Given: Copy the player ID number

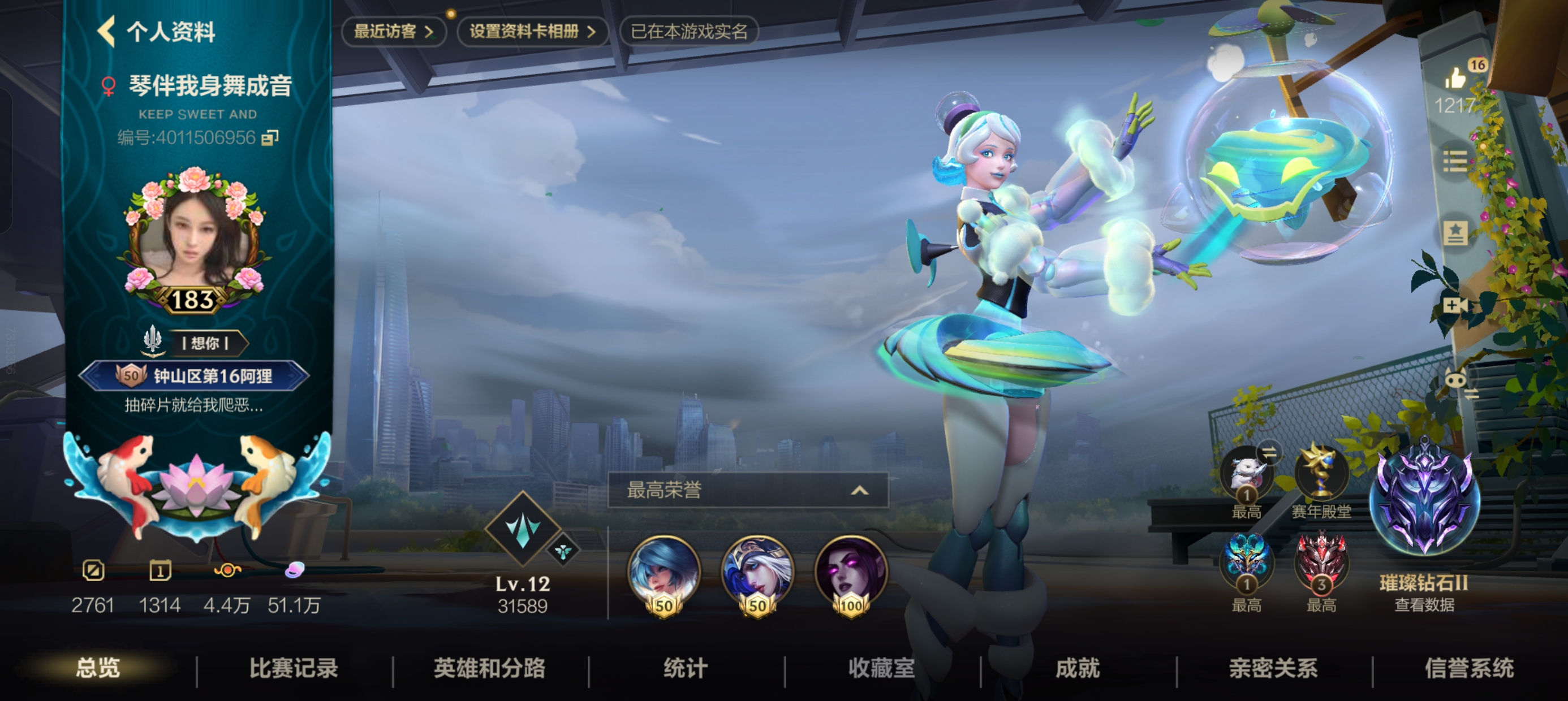Looking at the screenshot, I should (x=270, y=138).
